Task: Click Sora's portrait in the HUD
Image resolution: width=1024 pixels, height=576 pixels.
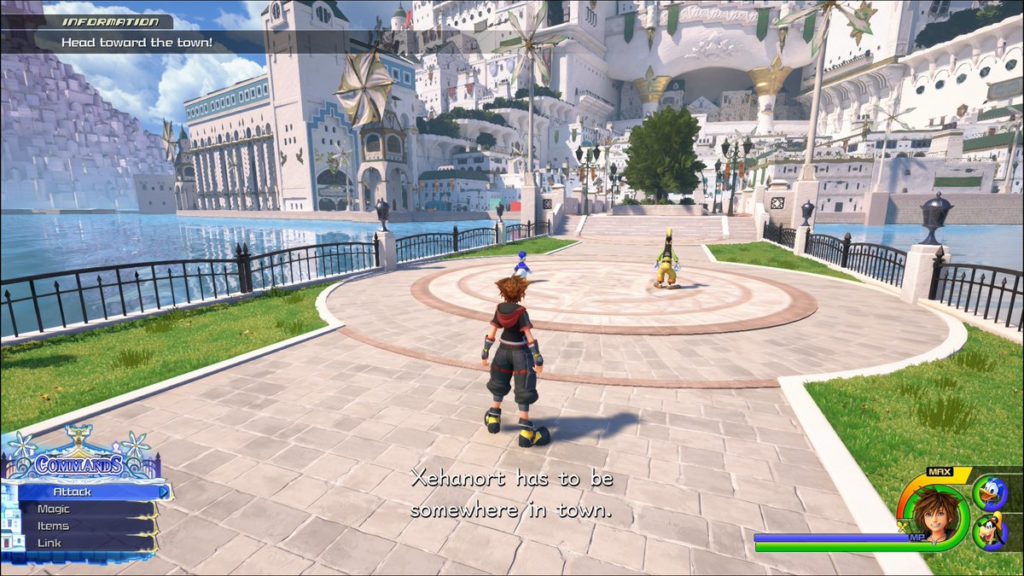Action: coord(933,513)
